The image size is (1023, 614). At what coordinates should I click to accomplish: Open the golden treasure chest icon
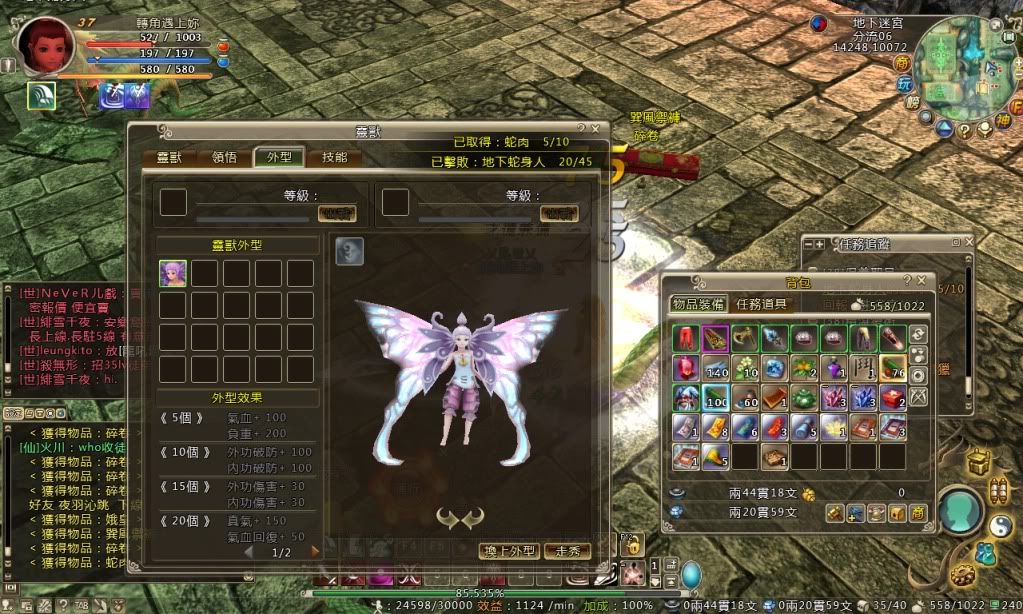click(980, 463)
